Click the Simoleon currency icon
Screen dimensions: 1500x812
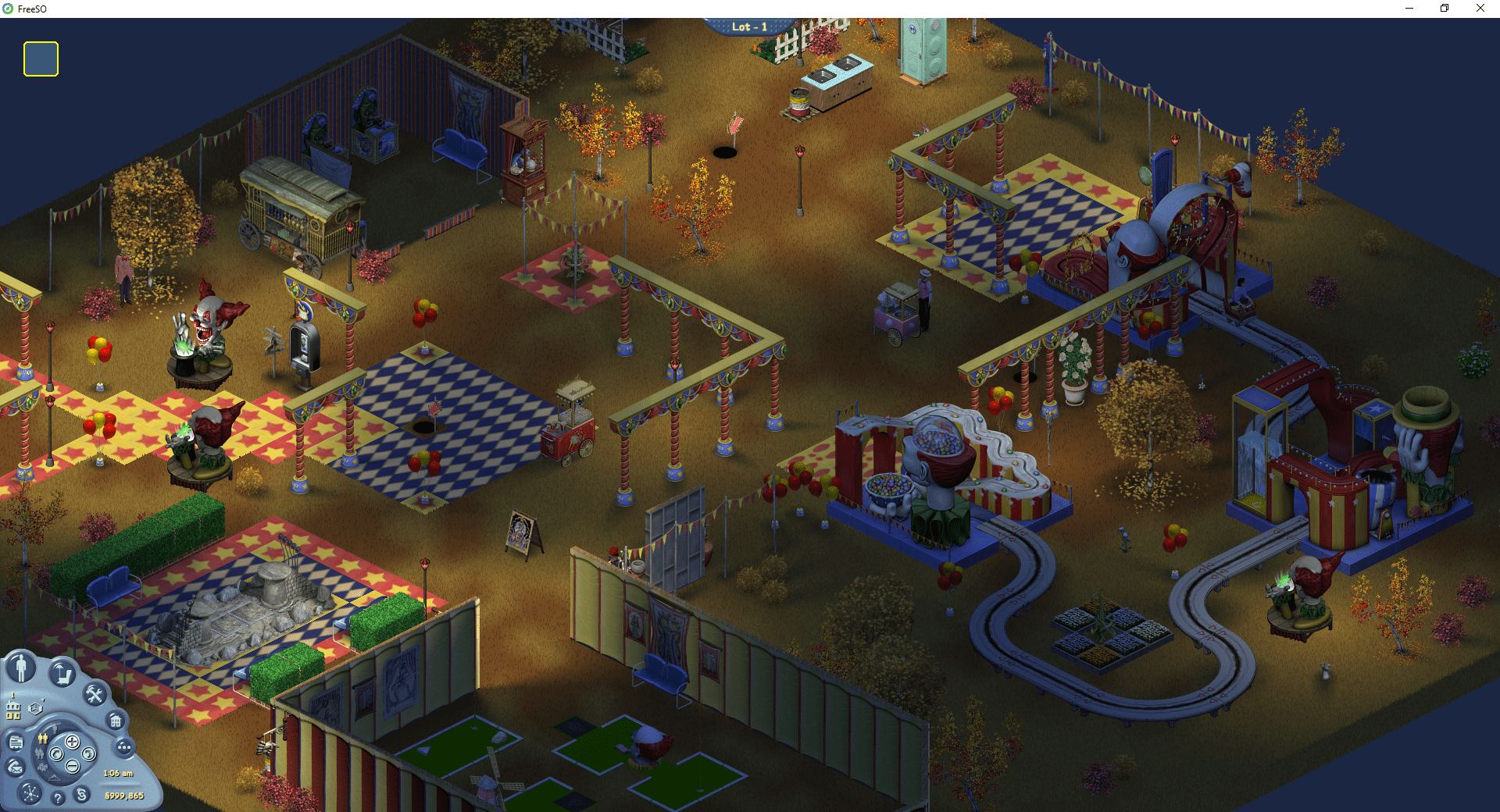click(81, 796)
